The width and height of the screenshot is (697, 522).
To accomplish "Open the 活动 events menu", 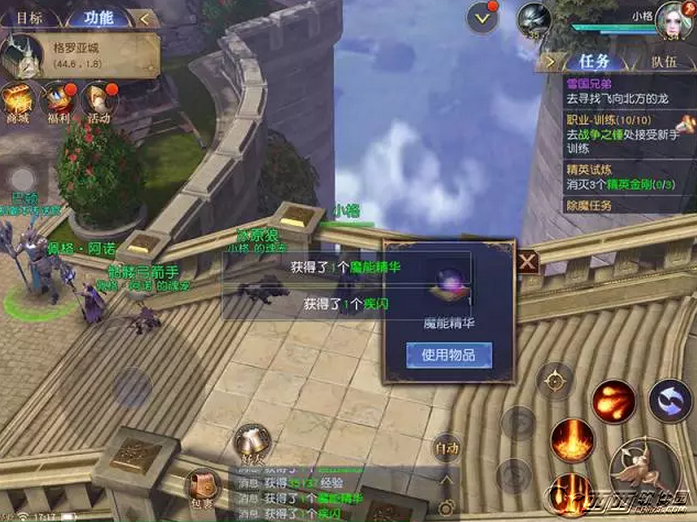I will click(100, 102).
